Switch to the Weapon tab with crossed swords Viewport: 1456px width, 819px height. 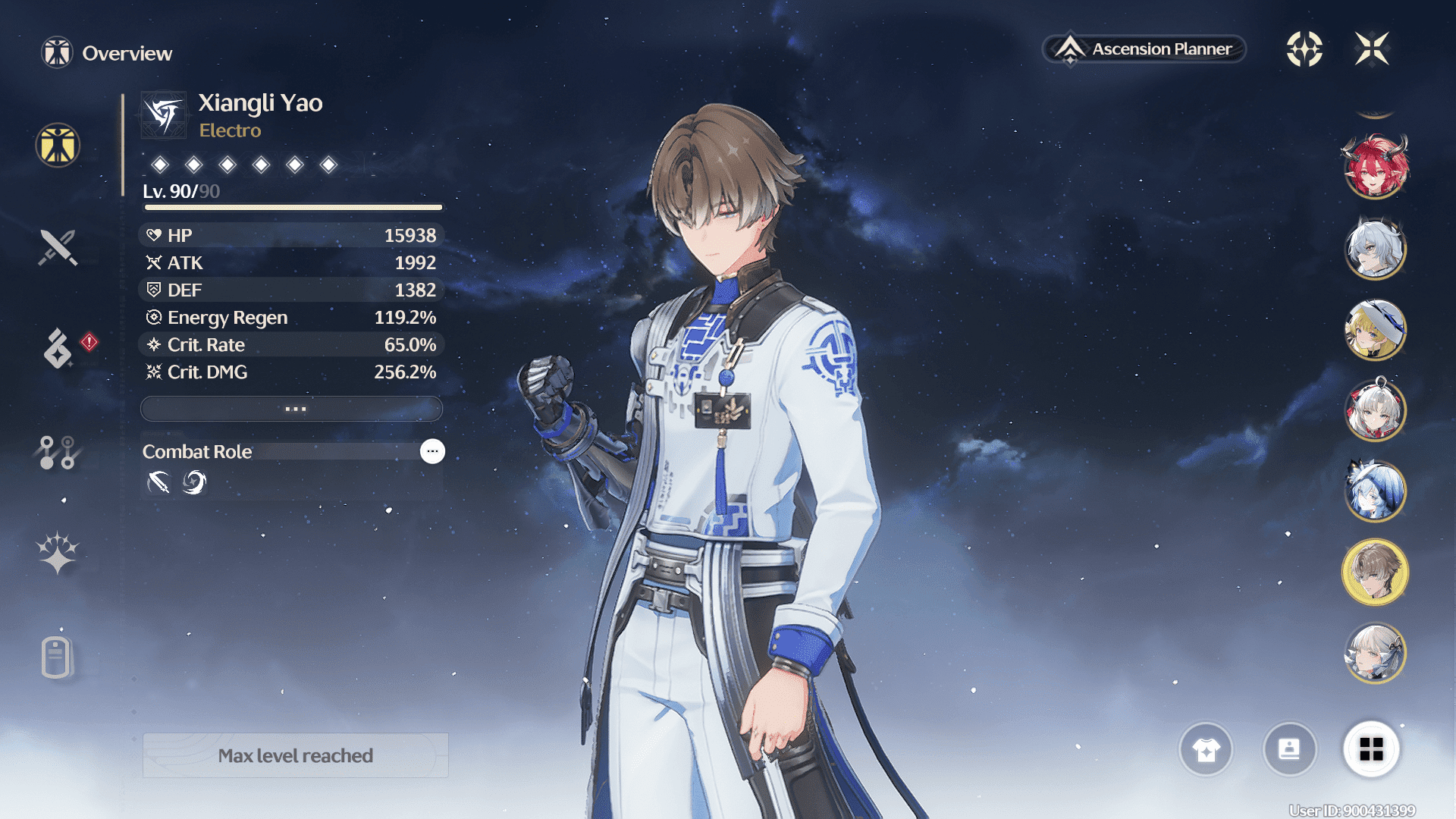click(58, 247)
